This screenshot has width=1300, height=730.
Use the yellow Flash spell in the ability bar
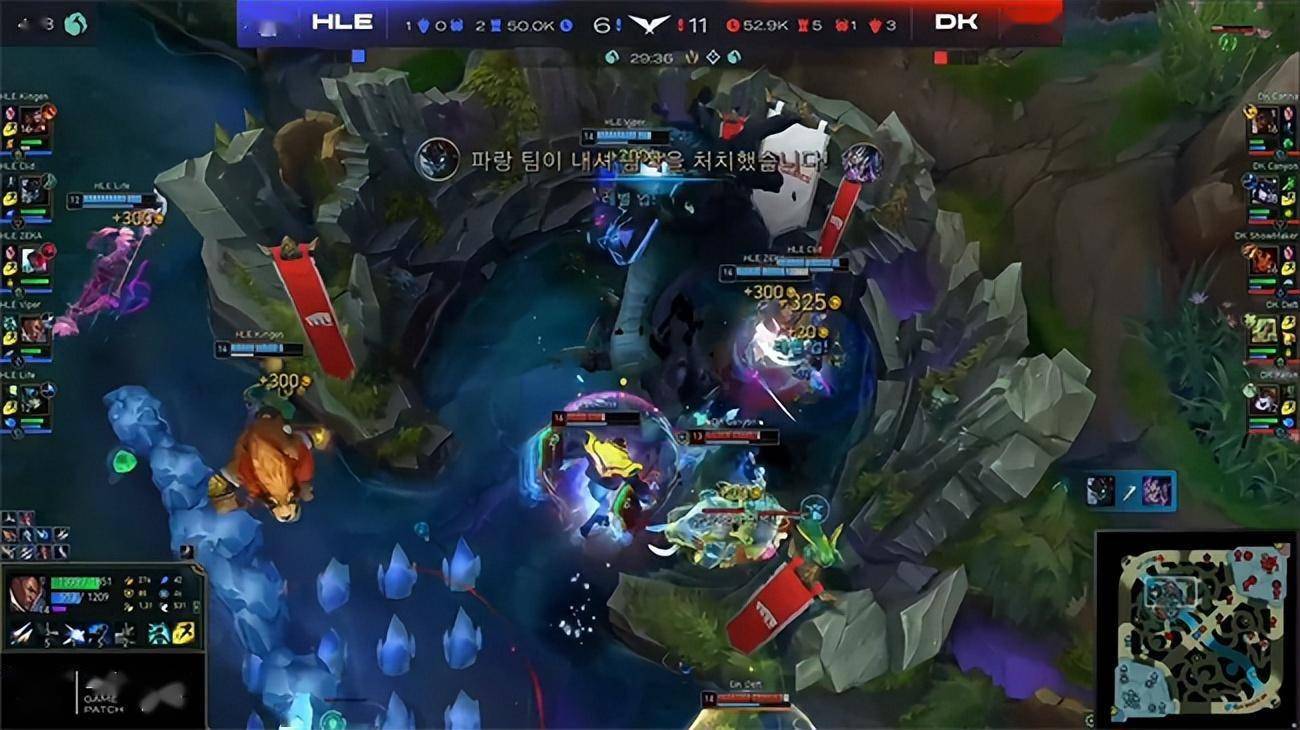(185, 633)
